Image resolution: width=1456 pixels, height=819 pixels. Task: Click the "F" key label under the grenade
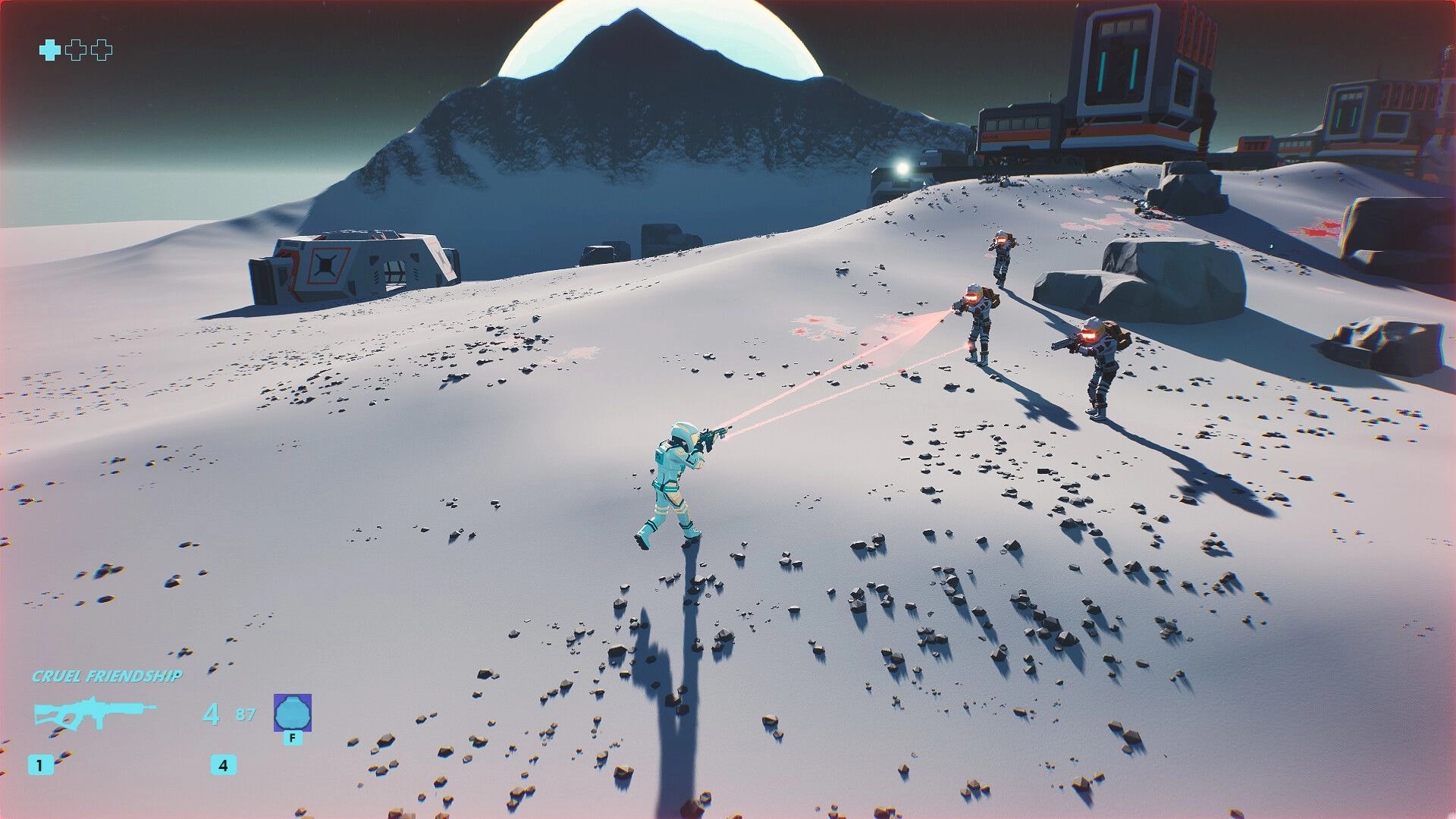point(294,737)
